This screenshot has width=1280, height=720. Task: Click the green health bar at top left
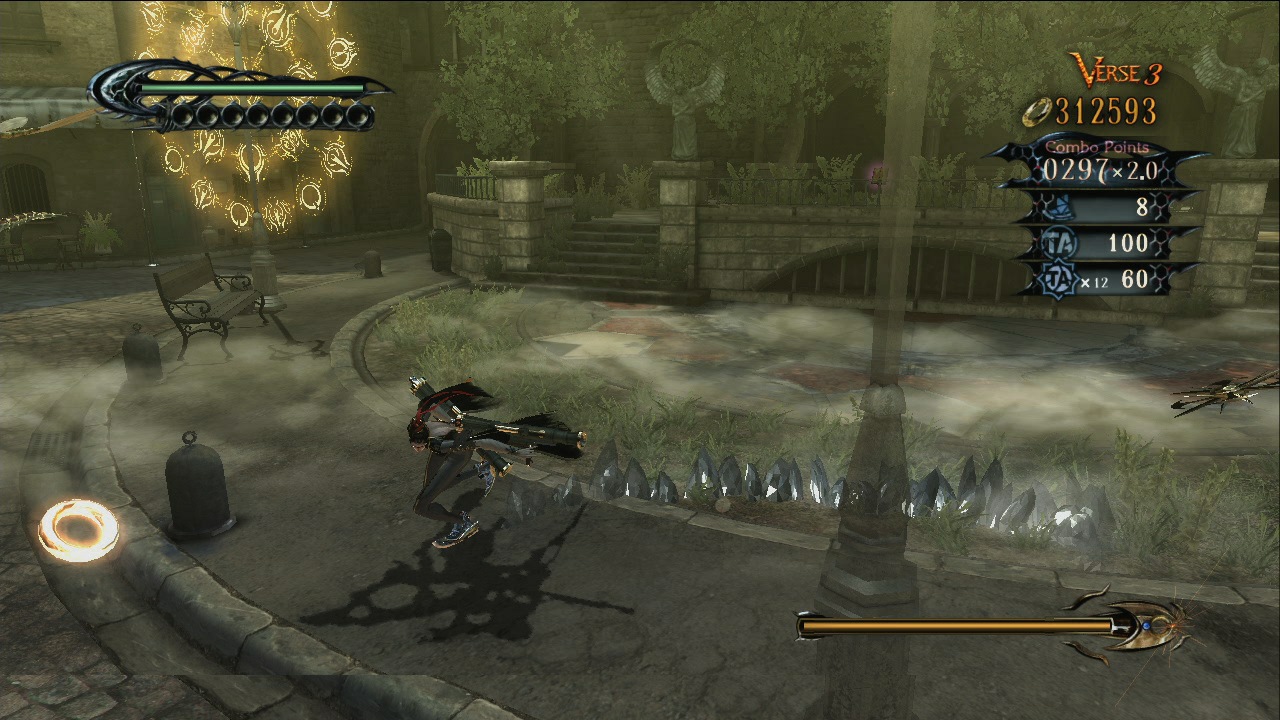coord(250,89)
